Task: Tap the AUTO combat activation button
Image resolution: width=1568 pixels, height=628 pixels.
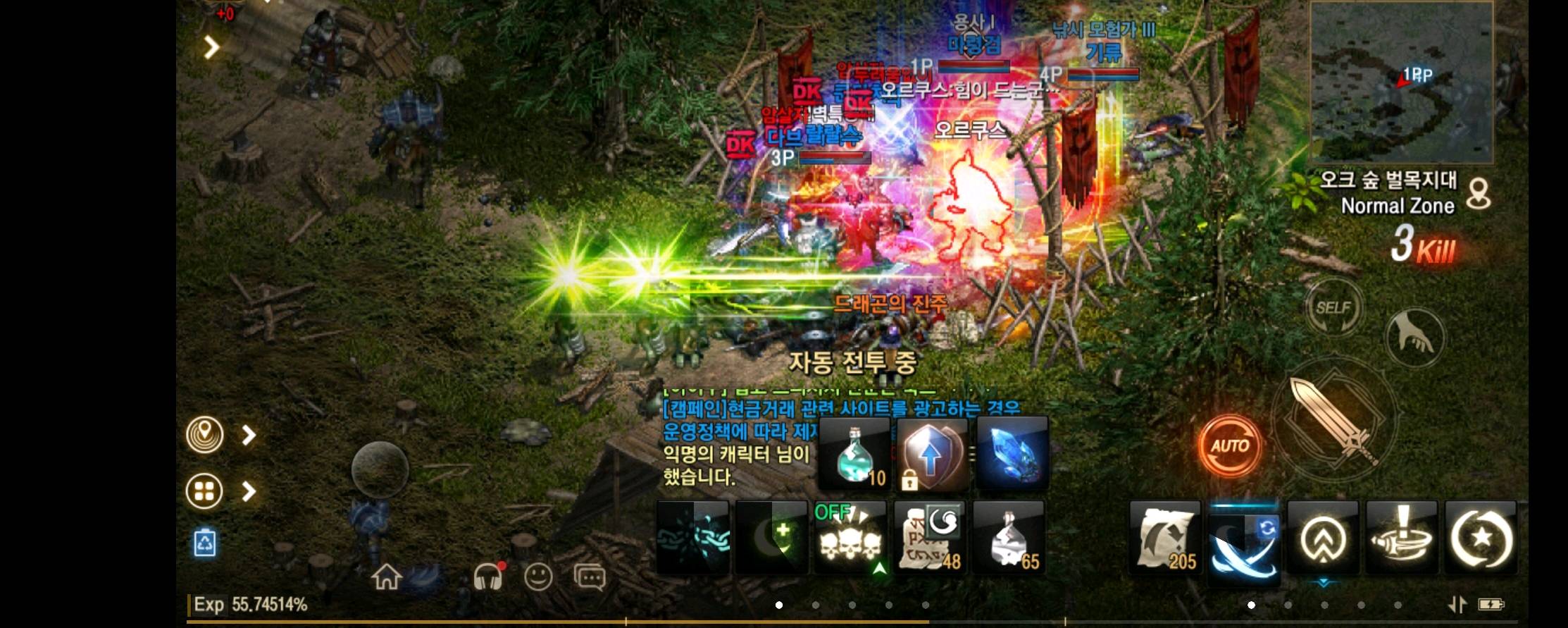Action: pos(1230,445)
